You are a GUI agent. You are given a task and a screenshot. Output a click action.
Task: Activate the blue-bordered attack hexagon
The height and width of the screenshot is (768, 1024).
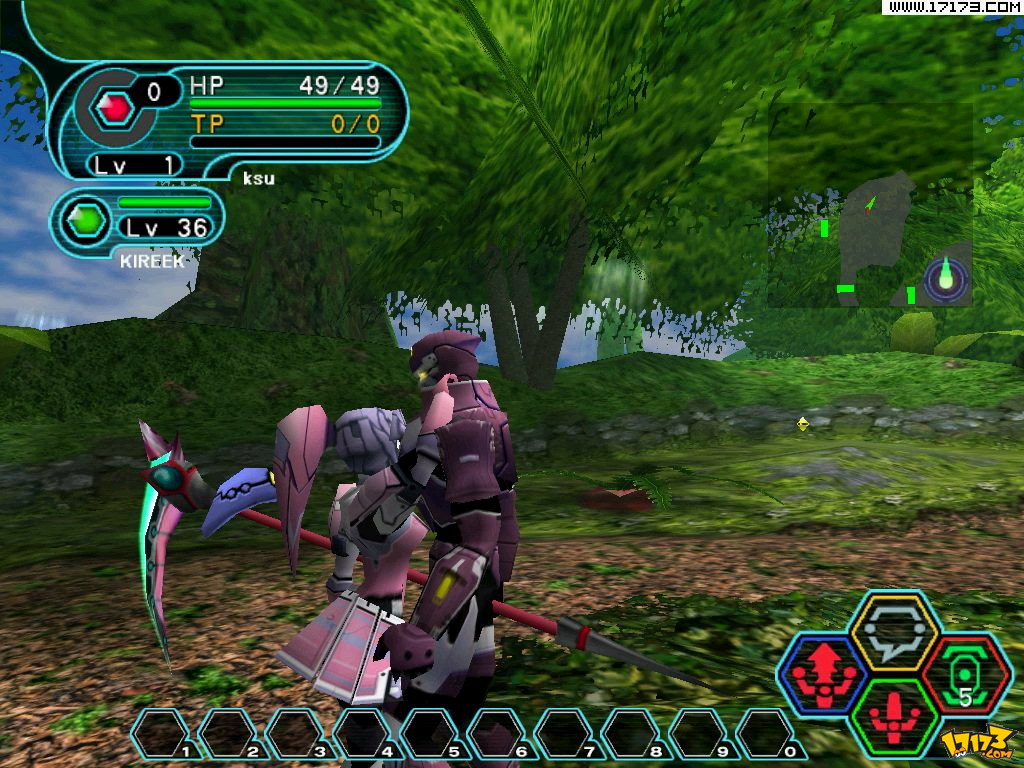(x=822, y=673)
